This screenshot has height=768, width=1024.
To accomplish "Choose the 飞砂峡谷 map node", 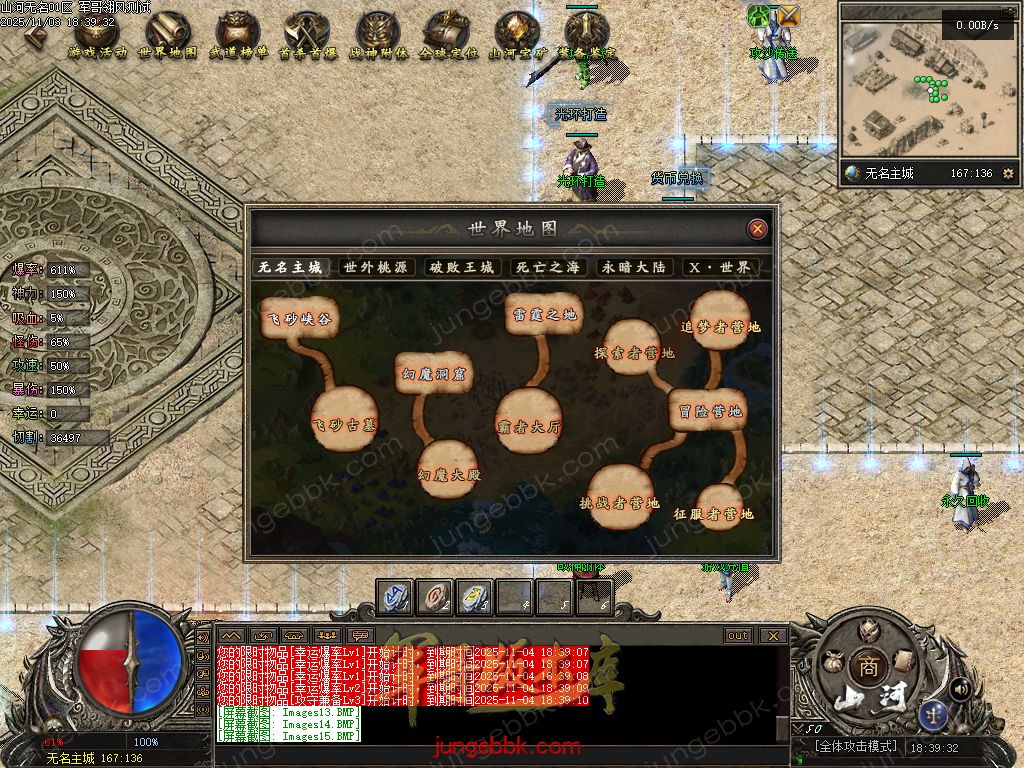I will point(298,318).
